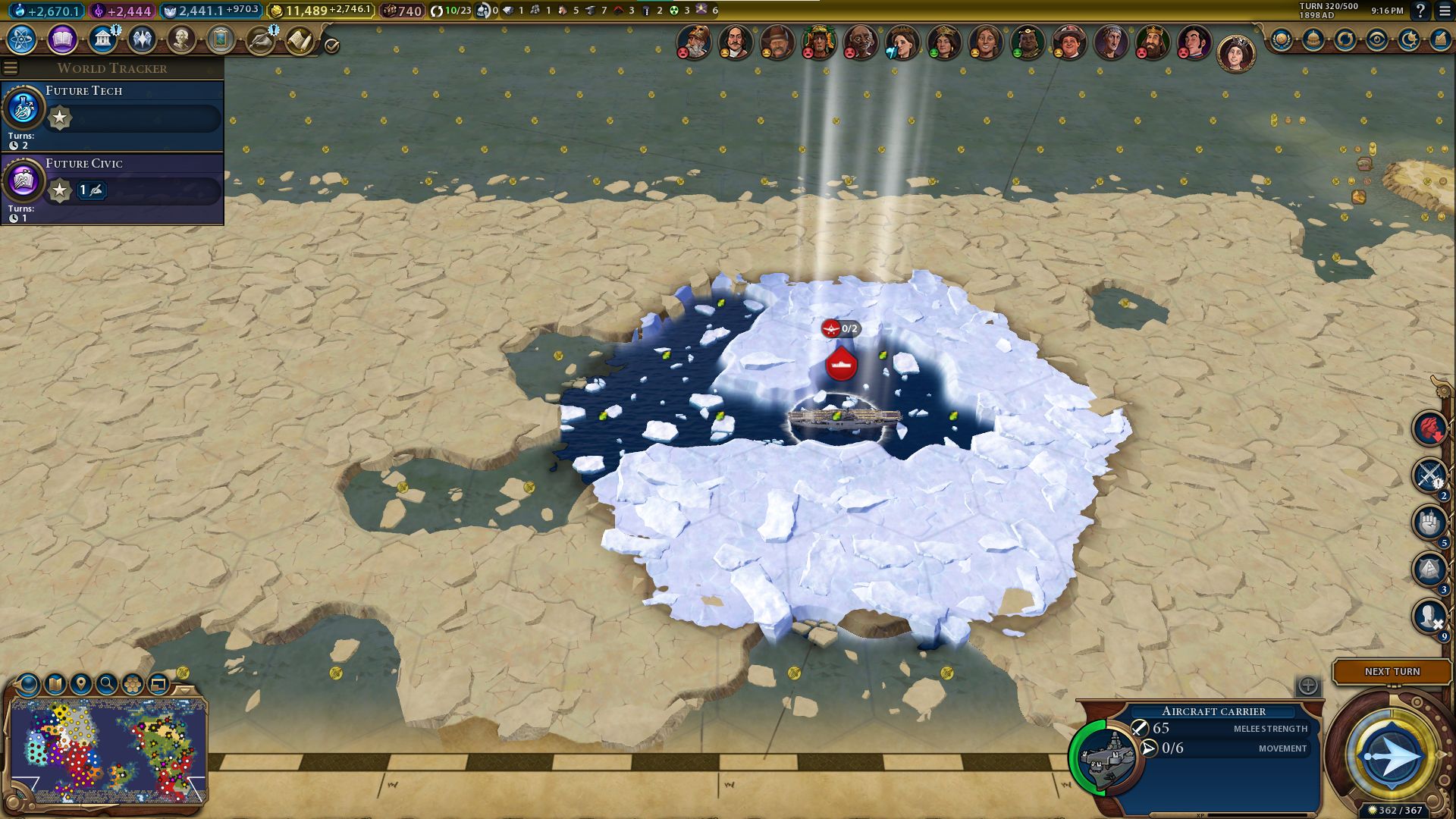Viewport: 1456px width, 819px height.
Task: Toggle the map lens selector
Action: coord(27,682)
